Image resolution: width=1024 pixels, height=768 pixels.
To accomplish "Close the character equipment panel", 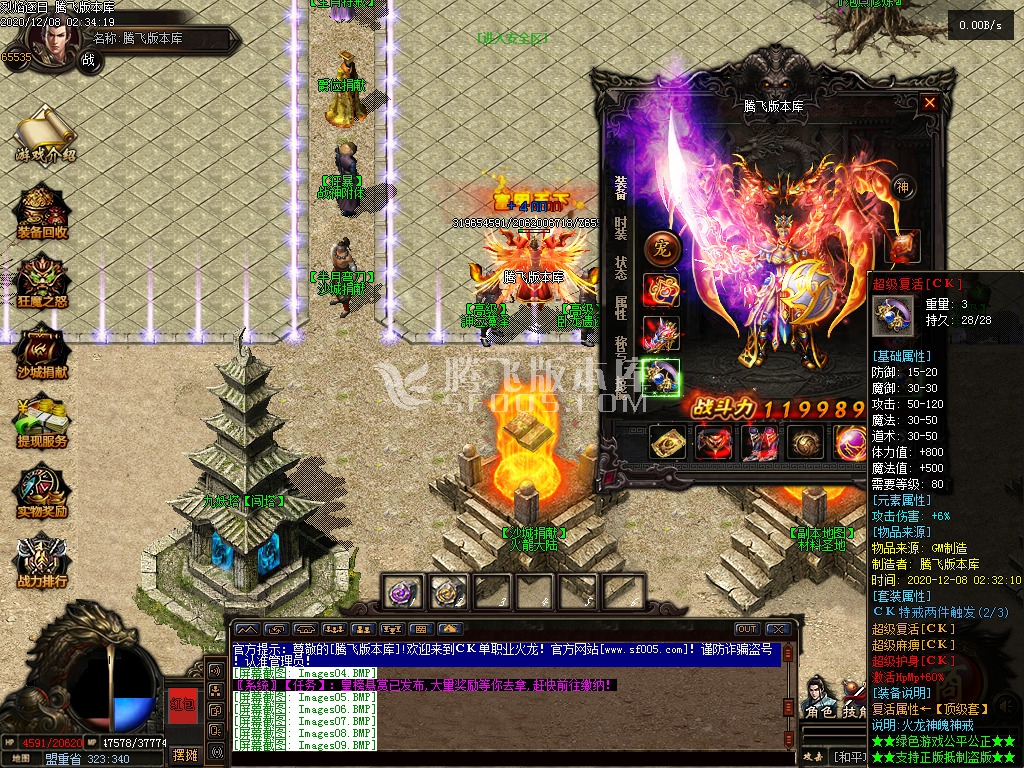I will (x=930, y=103).
